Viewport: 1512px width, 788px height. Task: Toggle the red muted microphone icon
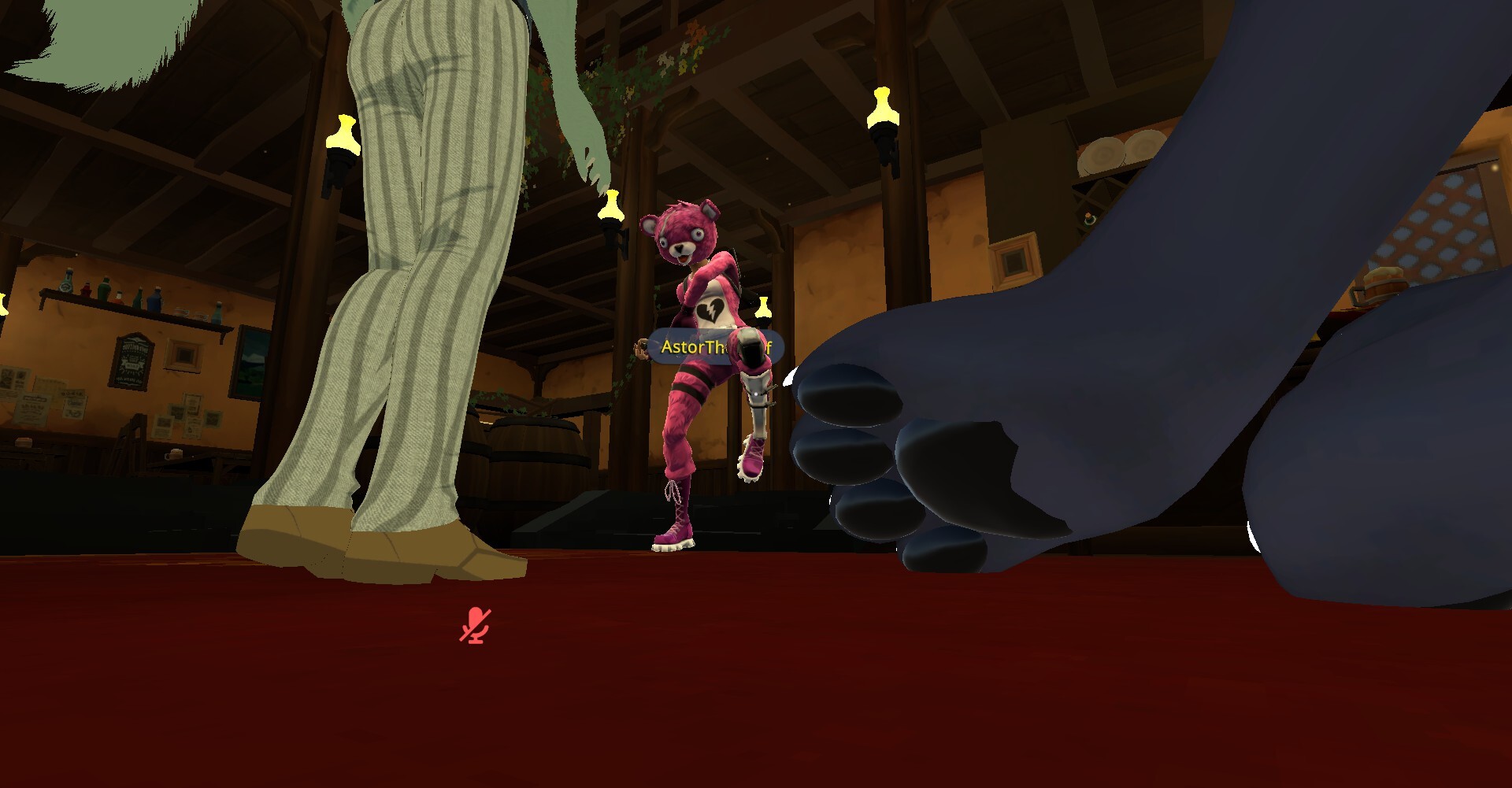coord(475,625)
